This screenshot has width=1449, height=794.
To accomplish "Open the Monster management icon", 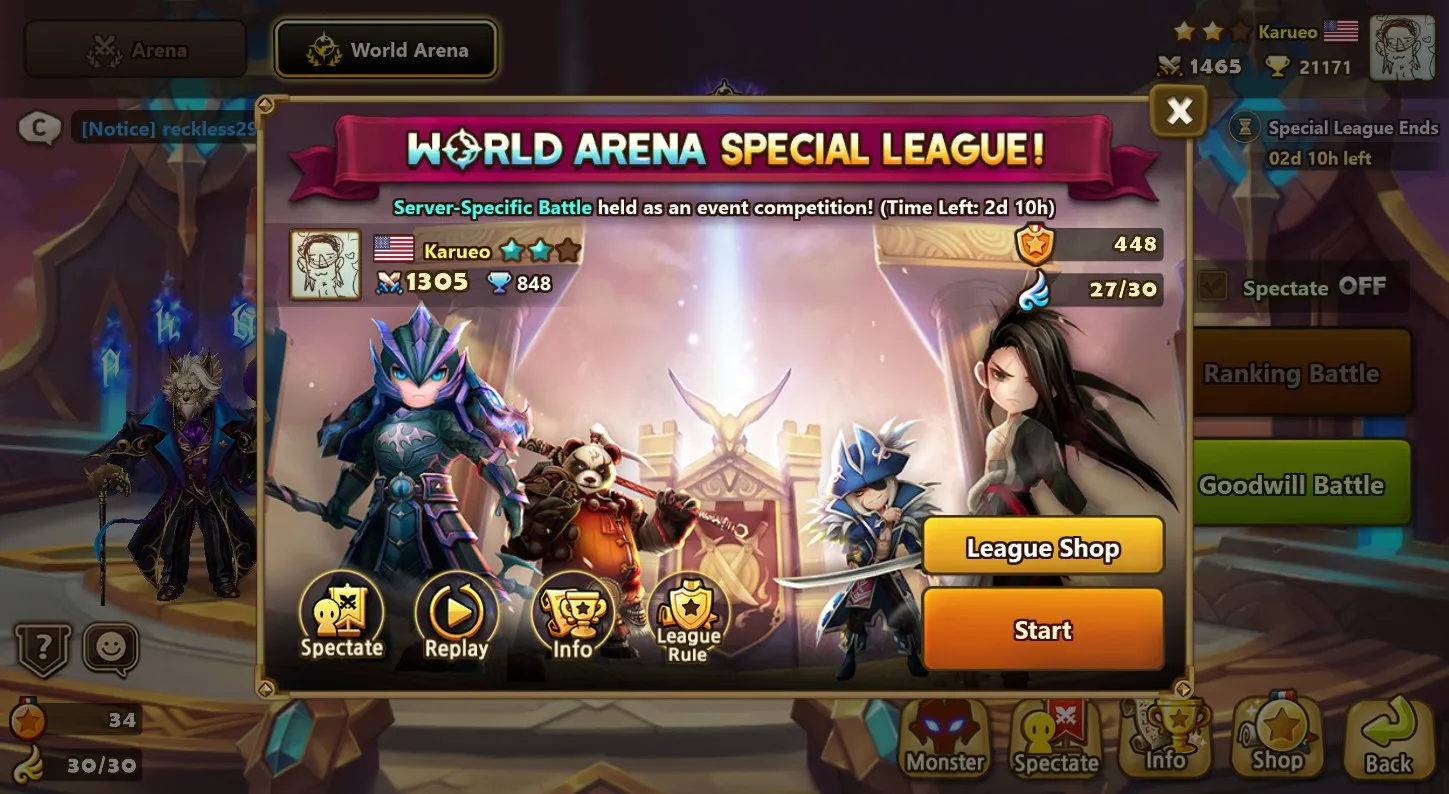I will click(x=943, y=737).
